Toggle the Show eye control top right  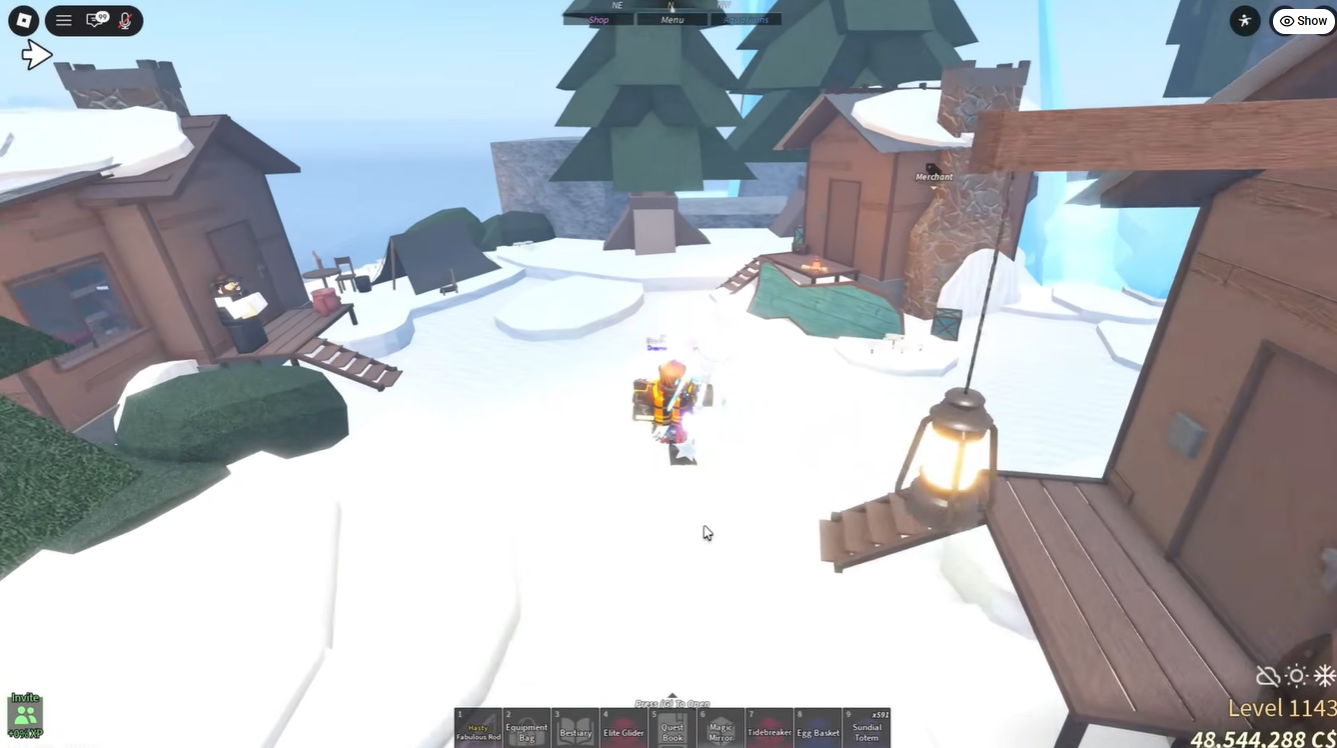1302,20
